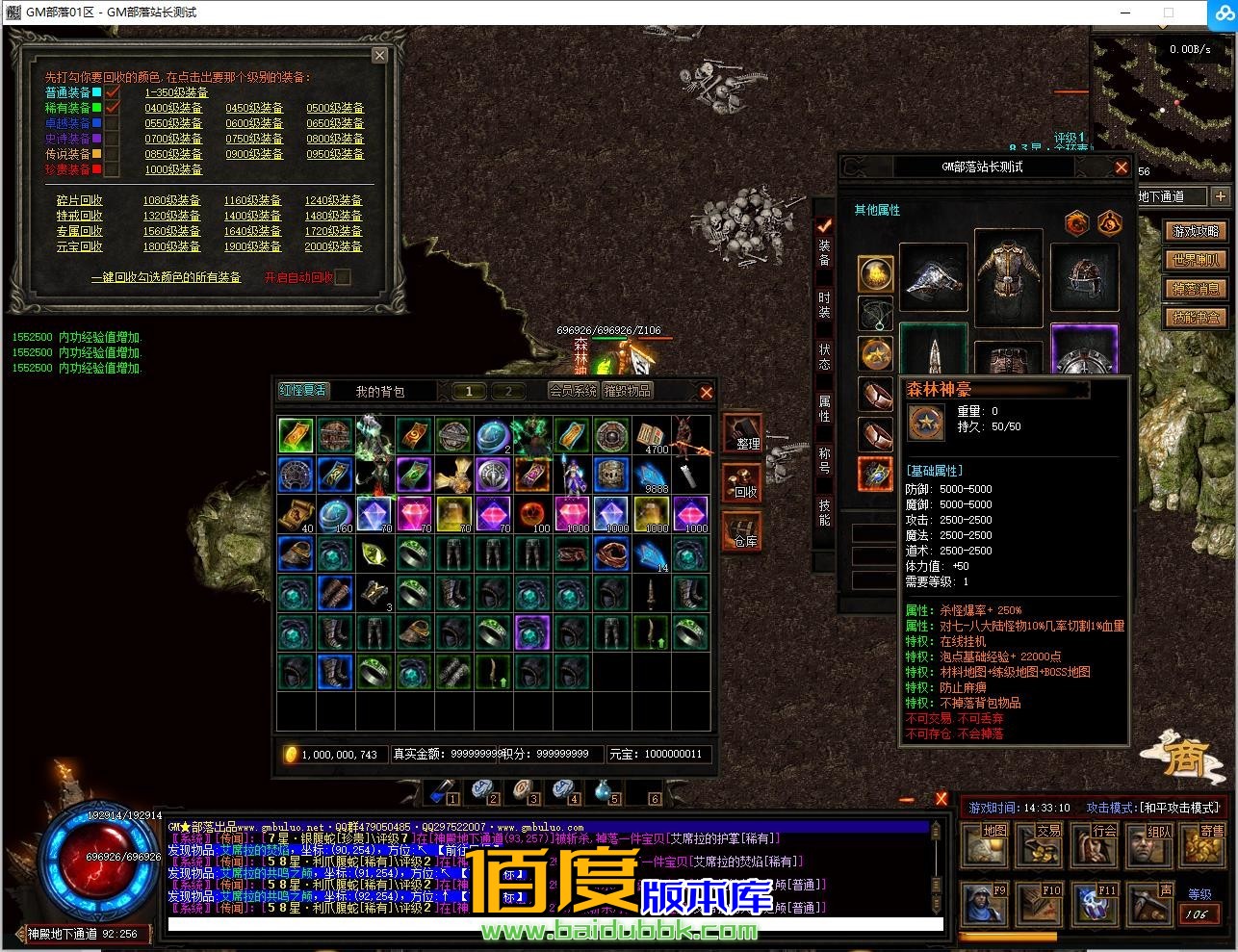Open the 交易 trade button
1238x952 pixels.
tap(1043, 844)
